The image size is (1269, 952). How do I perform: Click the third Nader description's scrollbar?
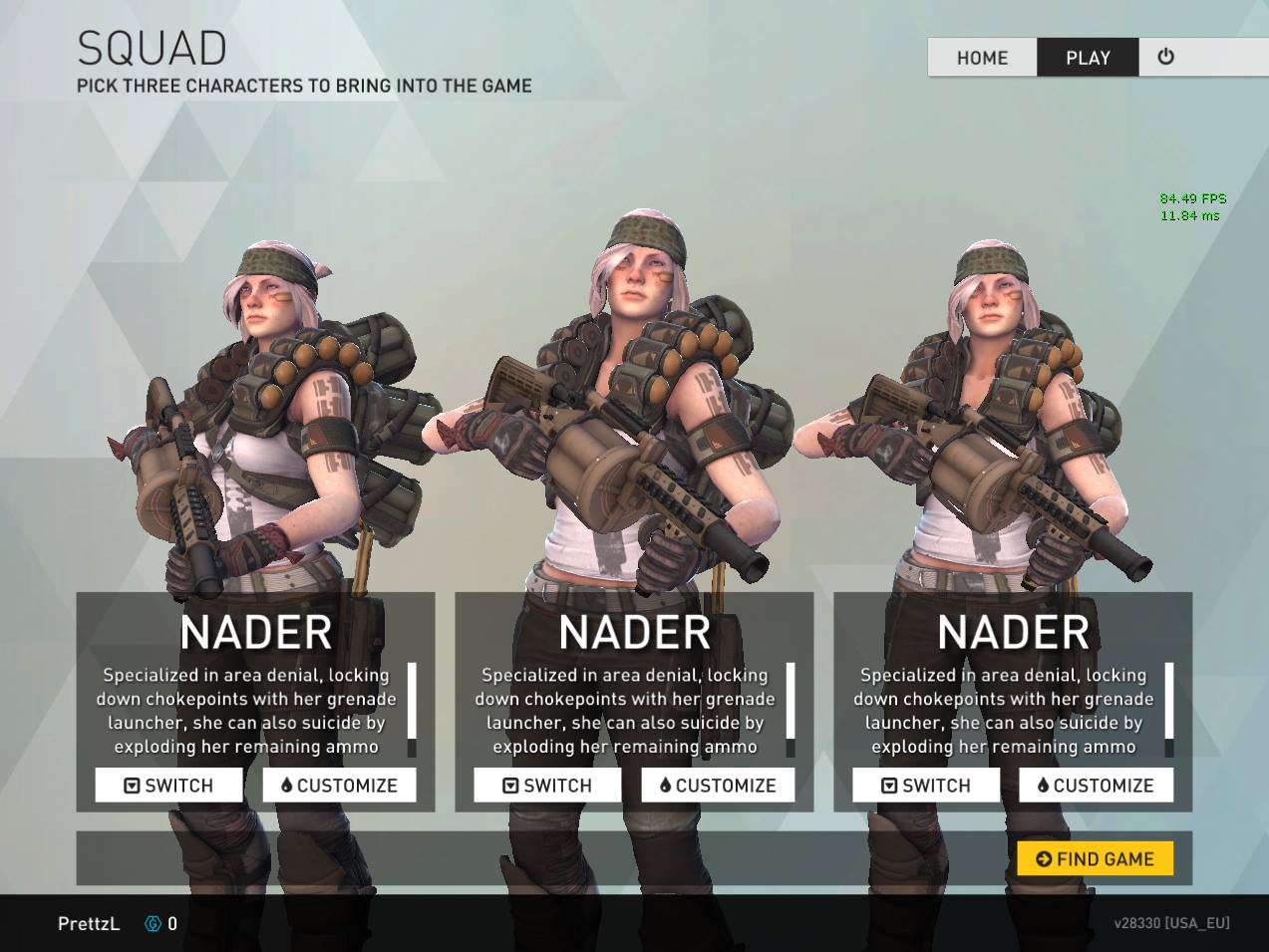click(x=1168, y=708)
